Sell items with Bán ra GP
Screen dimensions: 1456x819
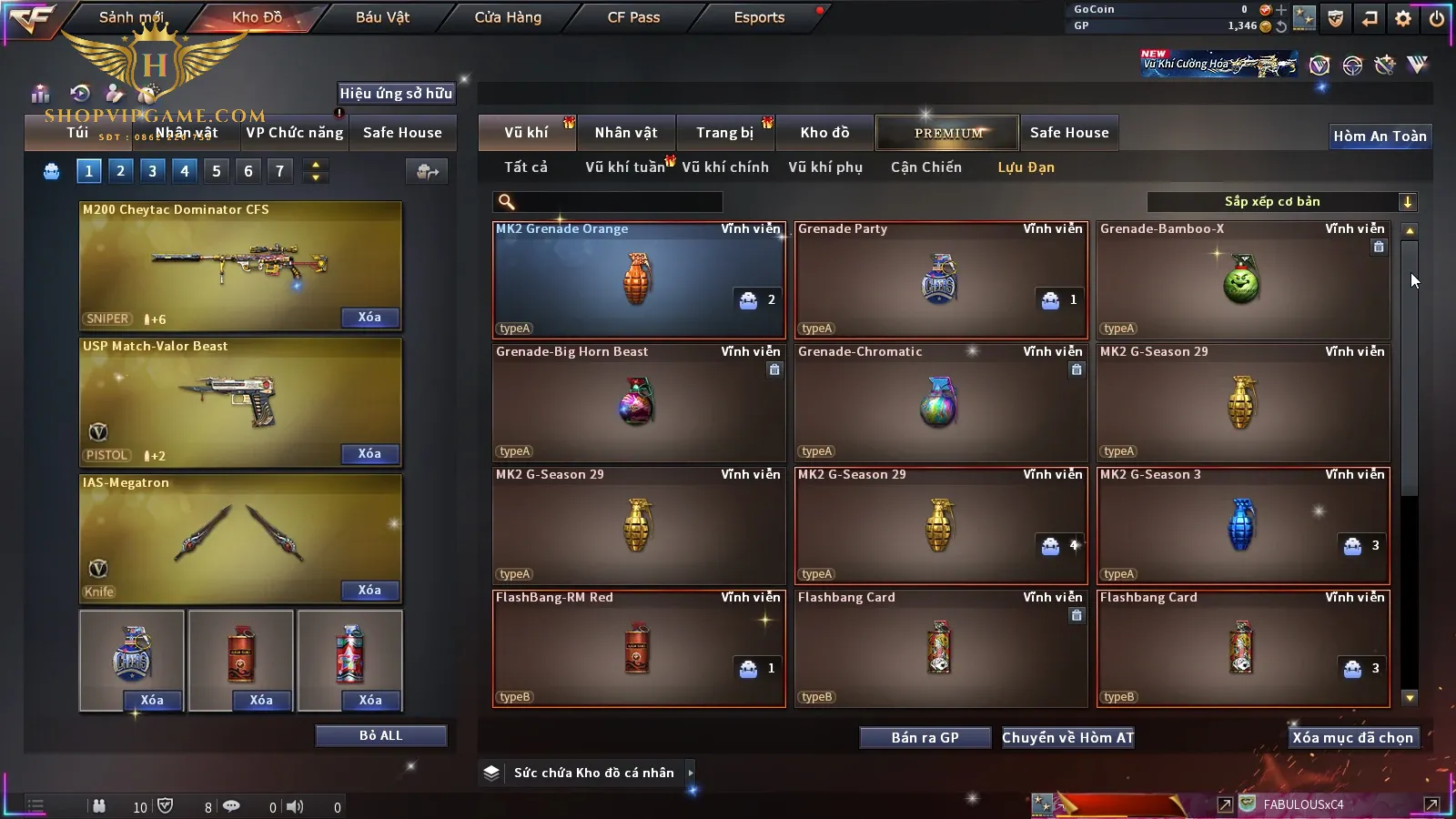[925, 738]
